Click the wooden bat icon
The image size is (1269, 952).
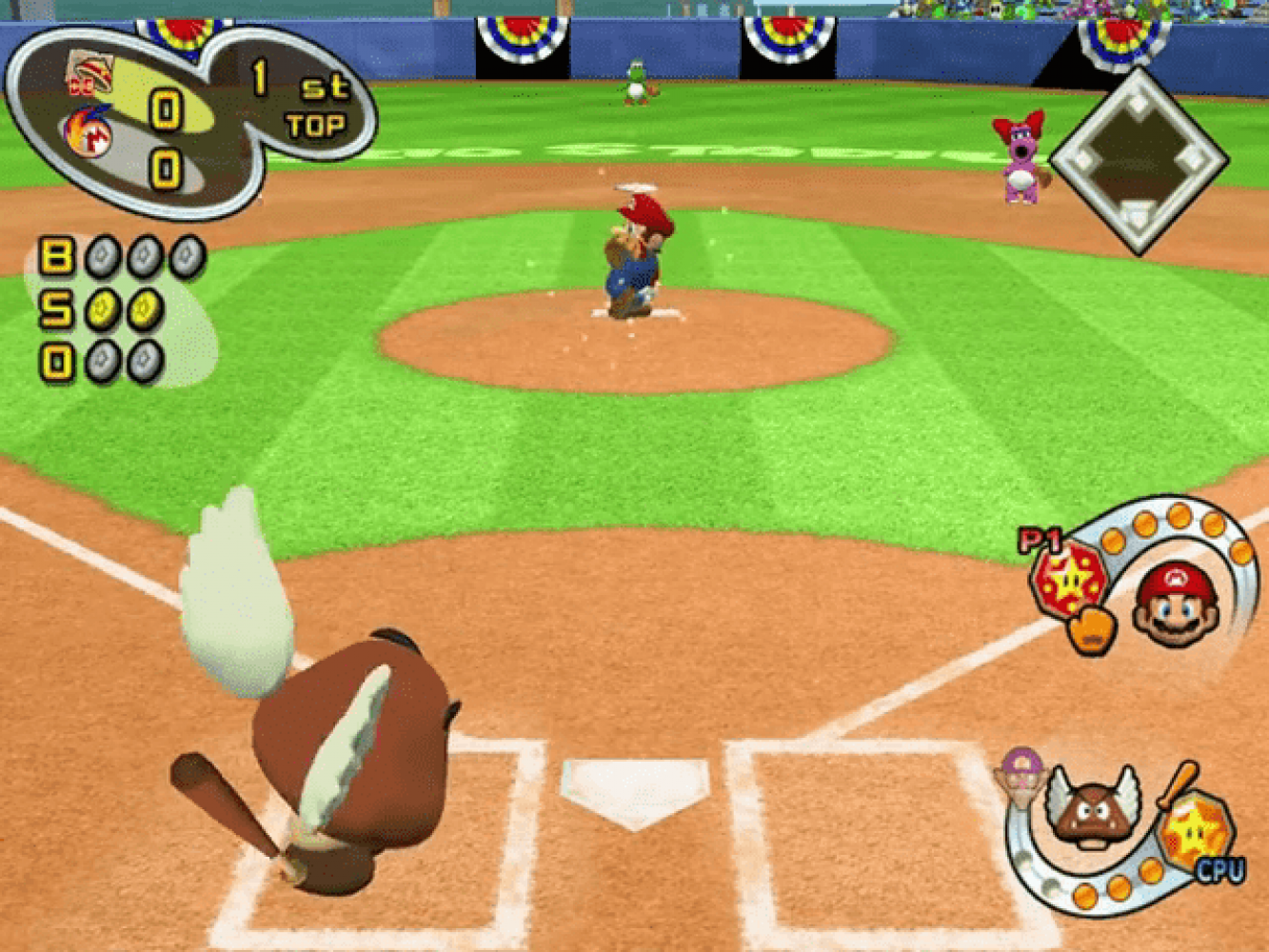pos(1179,783)
